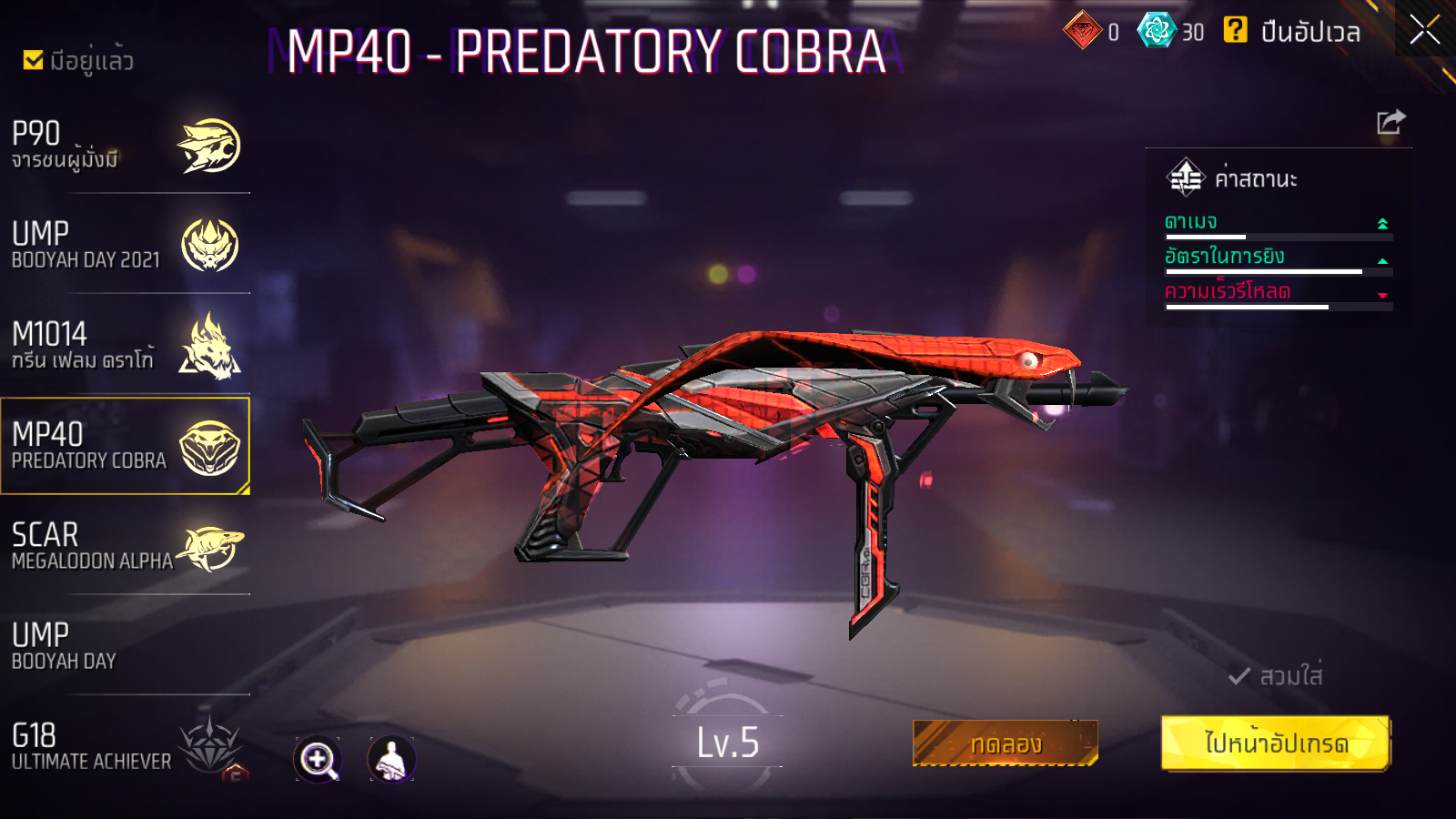The height and width of the screenshot is (819, 1456).
Task: Select the G18 Ultimate Achiever skin
Action: (x=126, y=746)
